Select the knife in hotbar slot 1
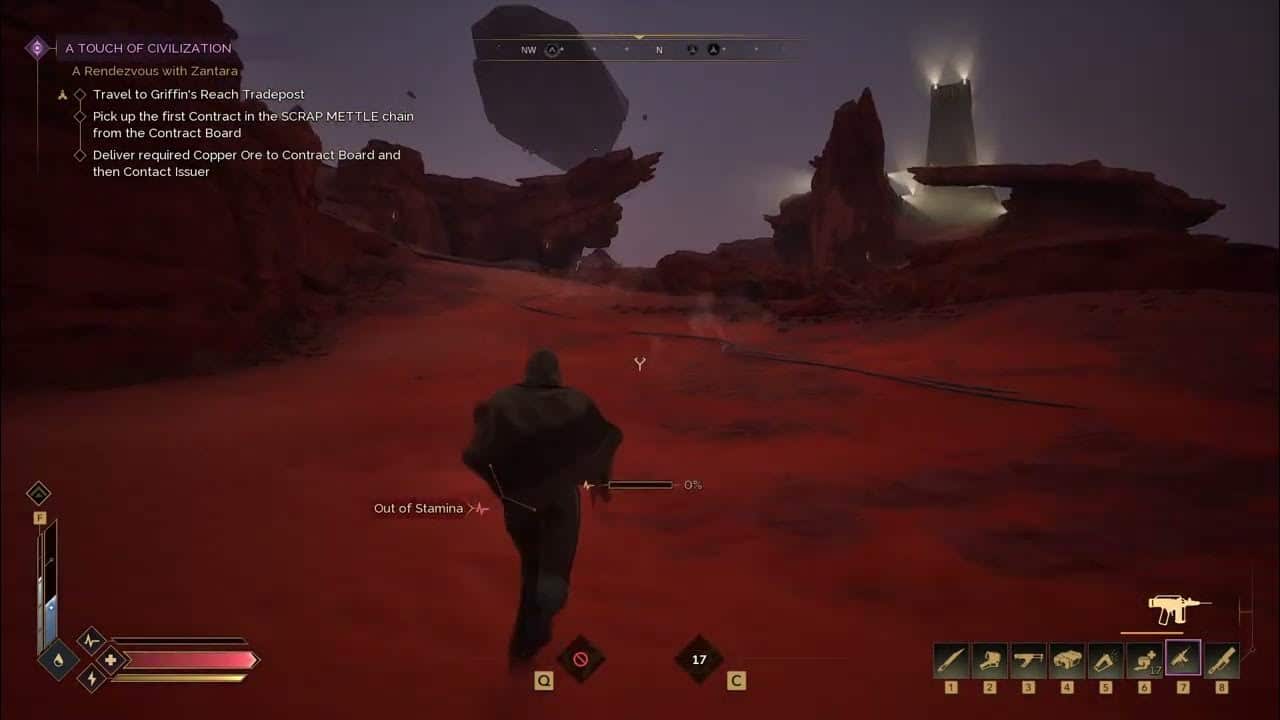Screen dimensions: 1280x720 click(951, 657)
